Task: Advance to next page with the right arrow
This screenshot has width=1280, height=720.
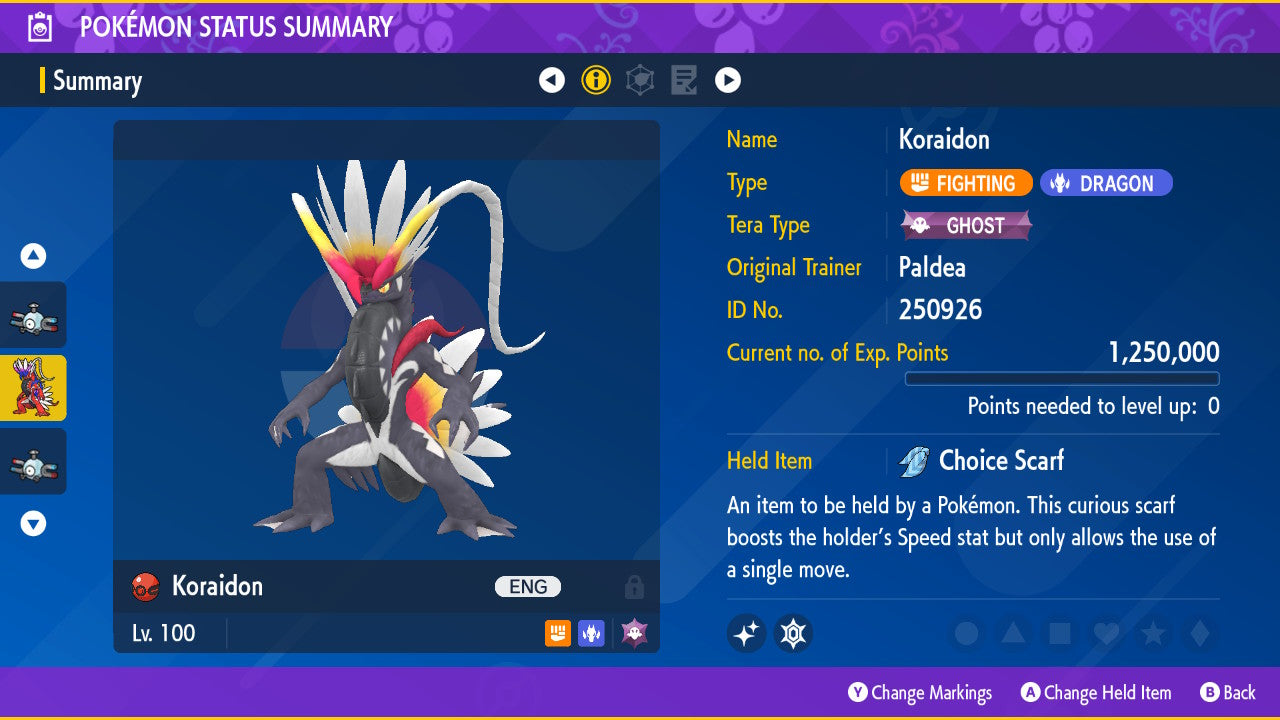Action: click(x=727, y=79)
